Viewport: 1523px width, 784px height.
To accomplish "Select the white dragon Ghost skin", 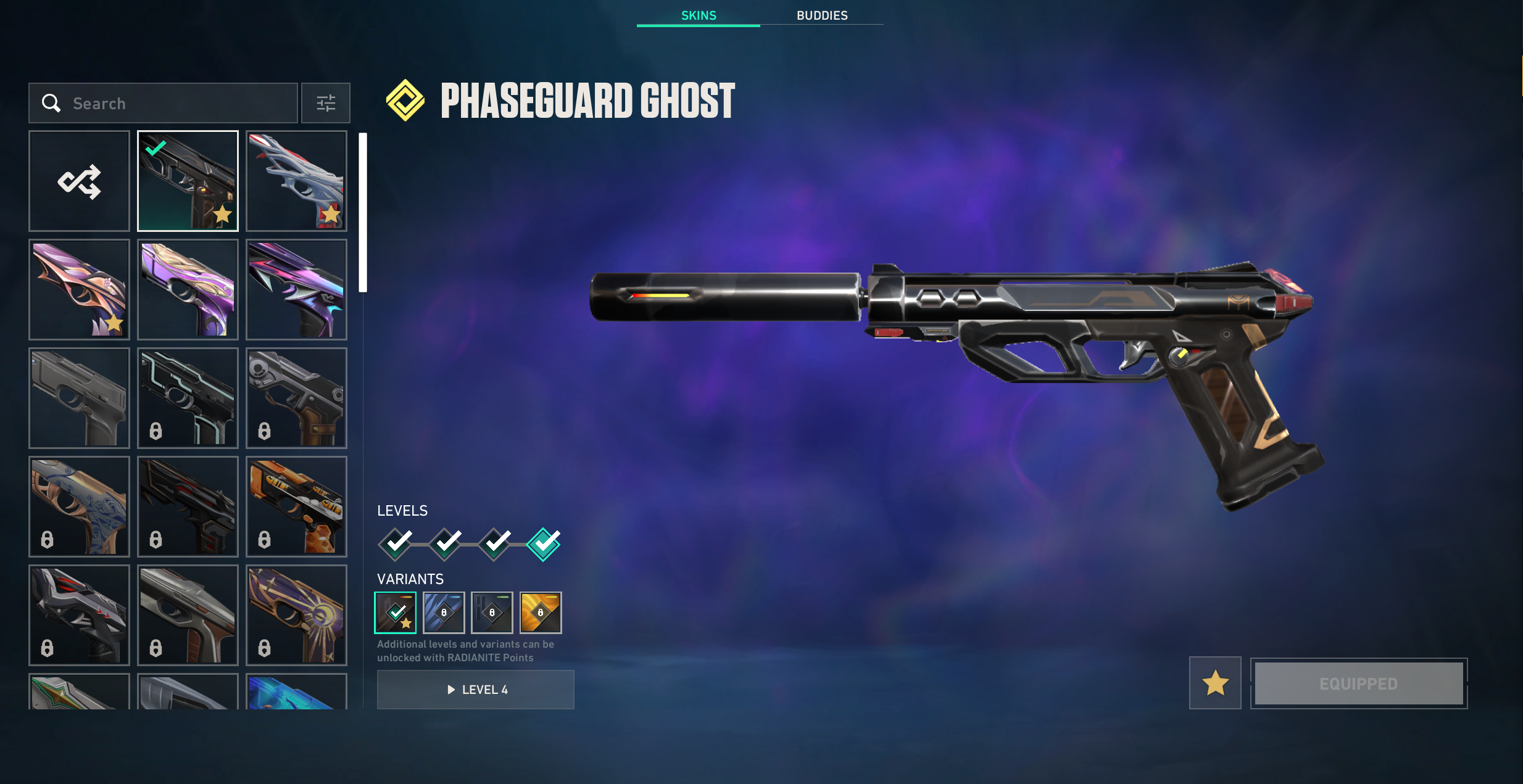I will 296,181.
